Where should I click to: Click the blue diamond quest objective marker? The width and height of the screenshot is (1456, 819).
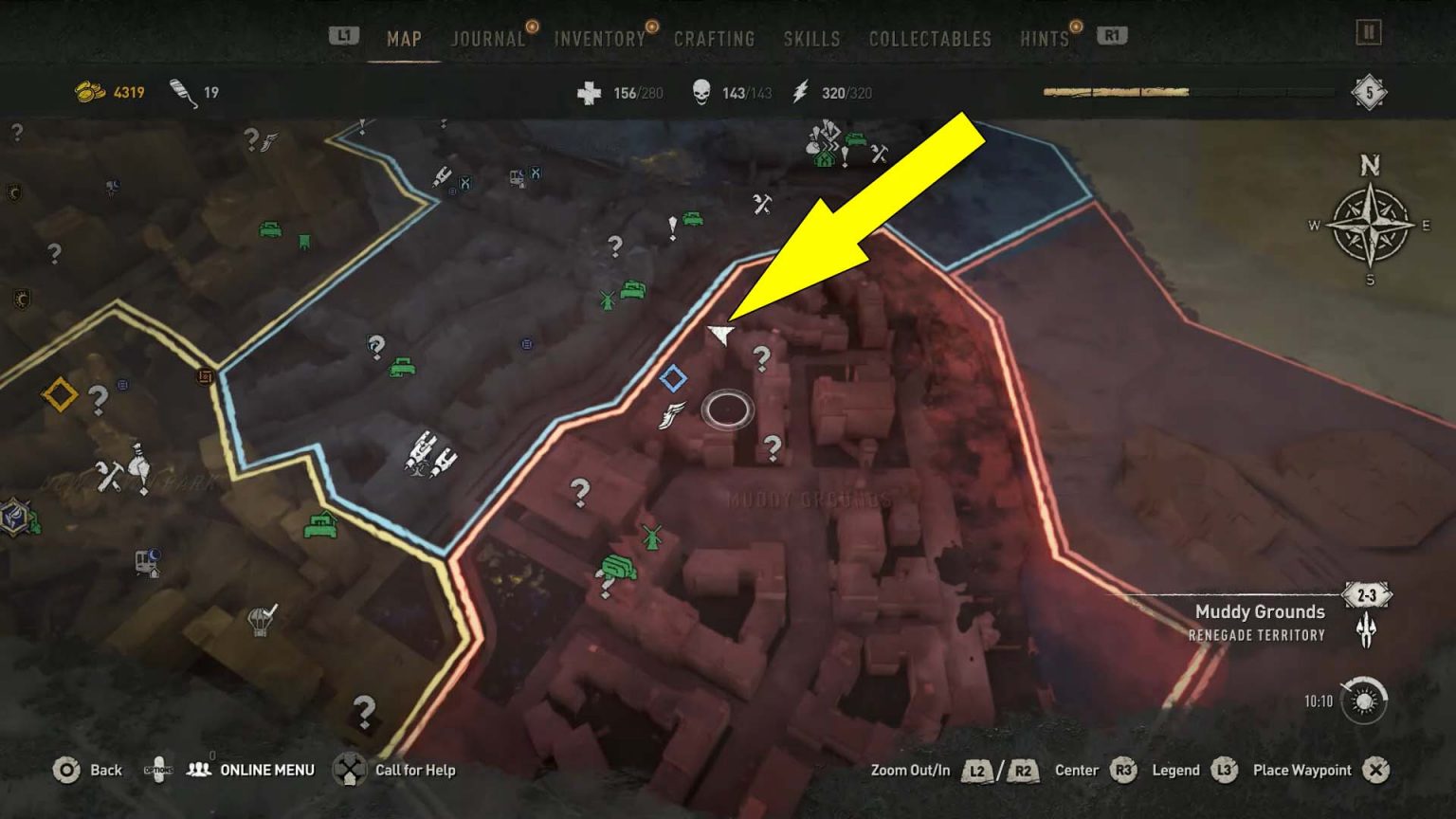pyautogui.click(x=676, y=377)
